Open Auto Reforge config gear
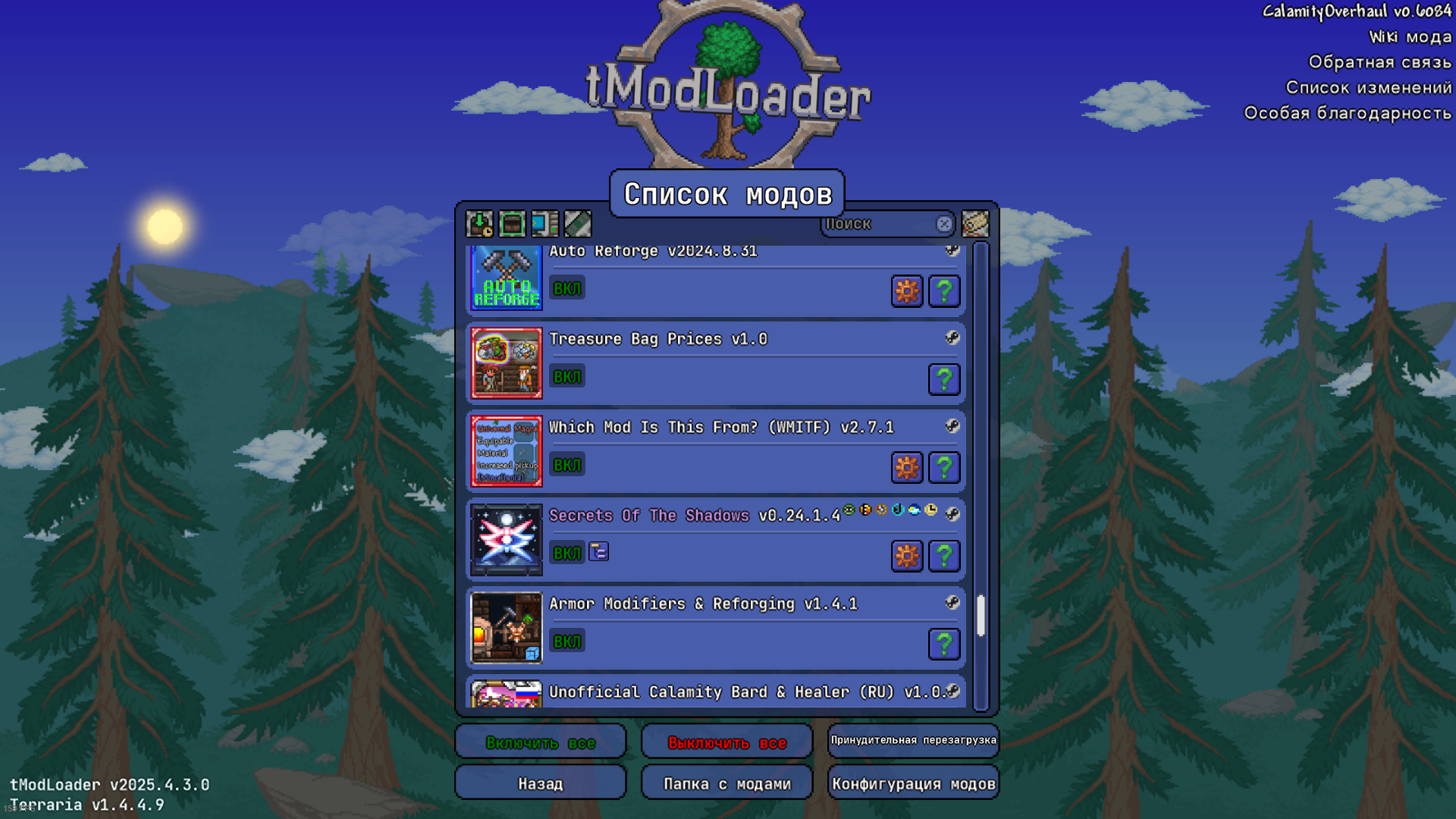 click(x=907, y=291)
